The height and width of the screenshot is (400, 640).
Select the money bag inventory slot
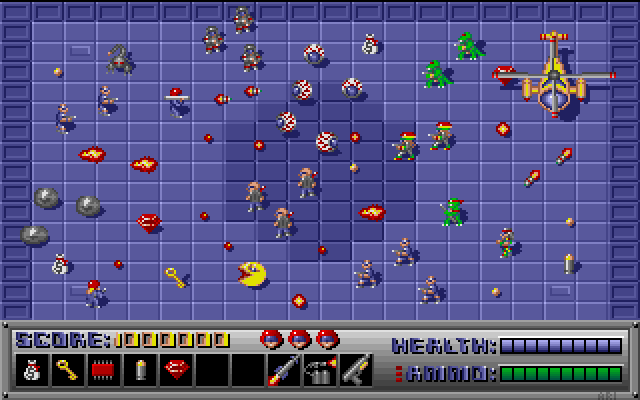click(x=30, y=371)
